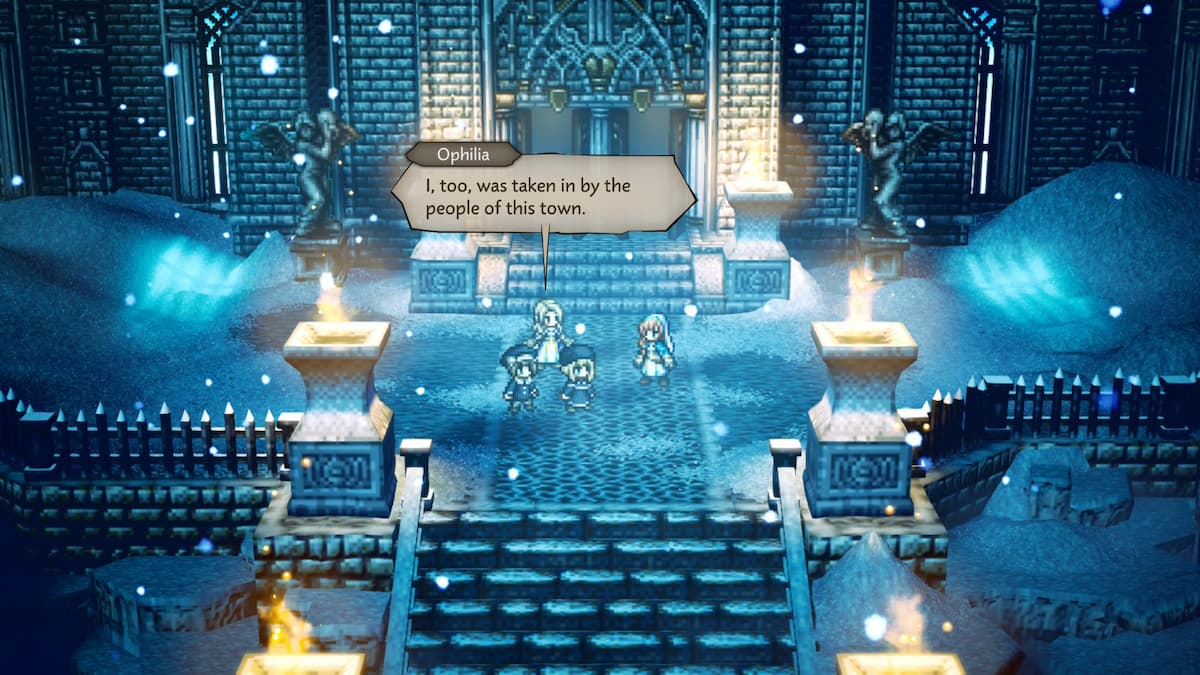Advance Ophilia's dialogue speech bubble

[x=542, y=196]
